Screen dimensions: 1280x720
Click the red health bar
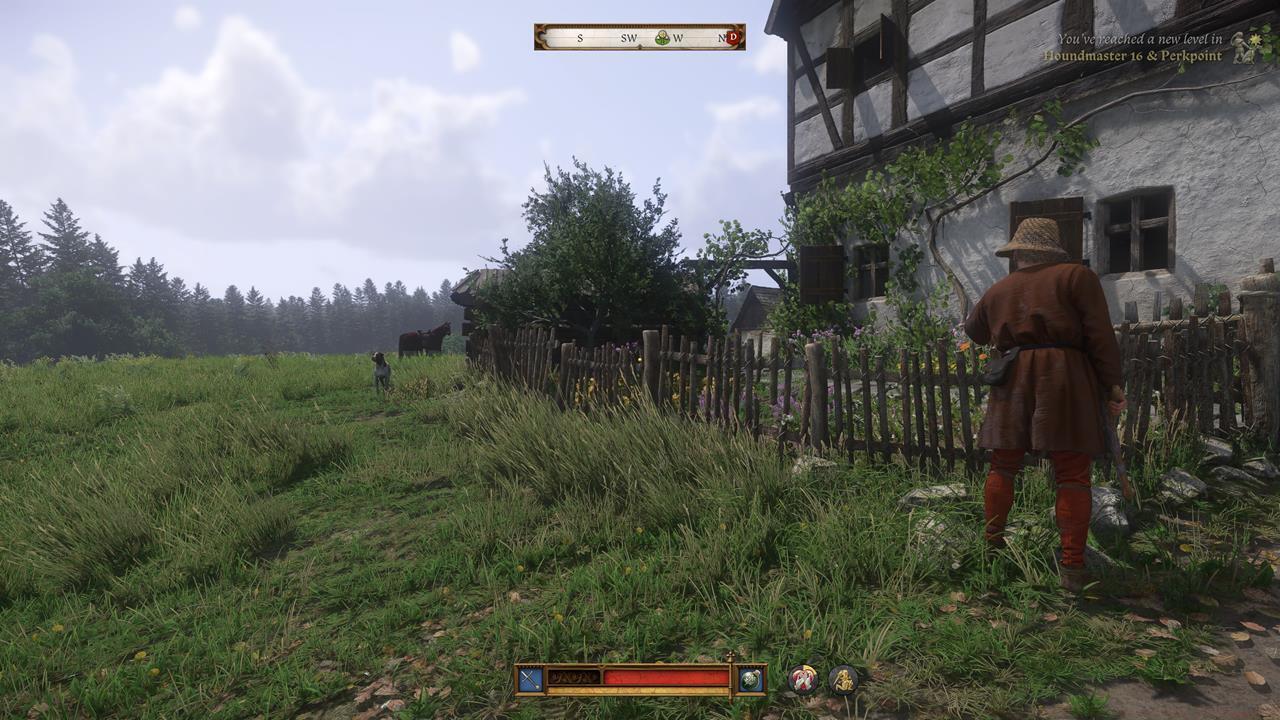pos(665,677)
